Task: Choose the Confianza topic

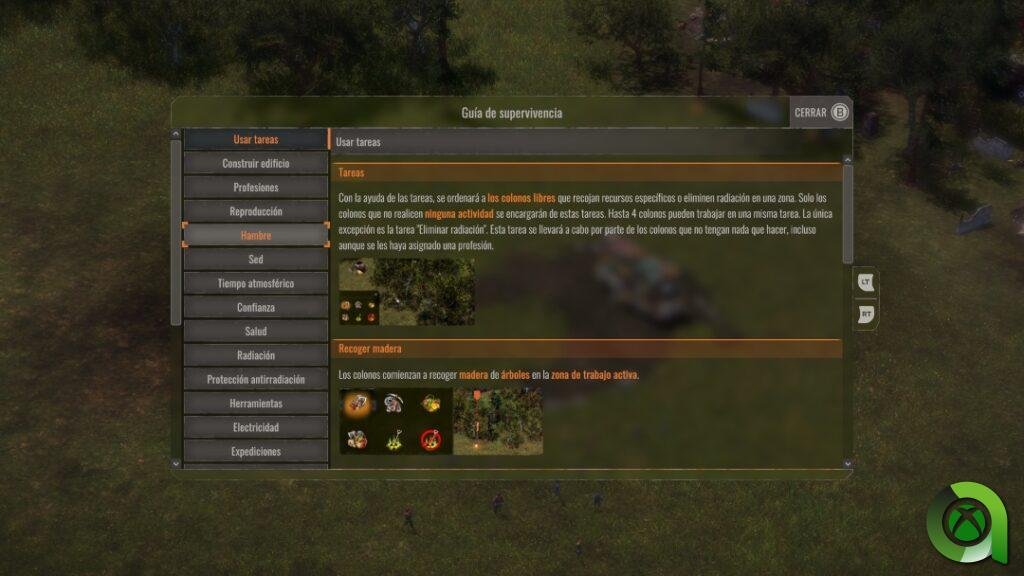Action: [x=256, y=307]
